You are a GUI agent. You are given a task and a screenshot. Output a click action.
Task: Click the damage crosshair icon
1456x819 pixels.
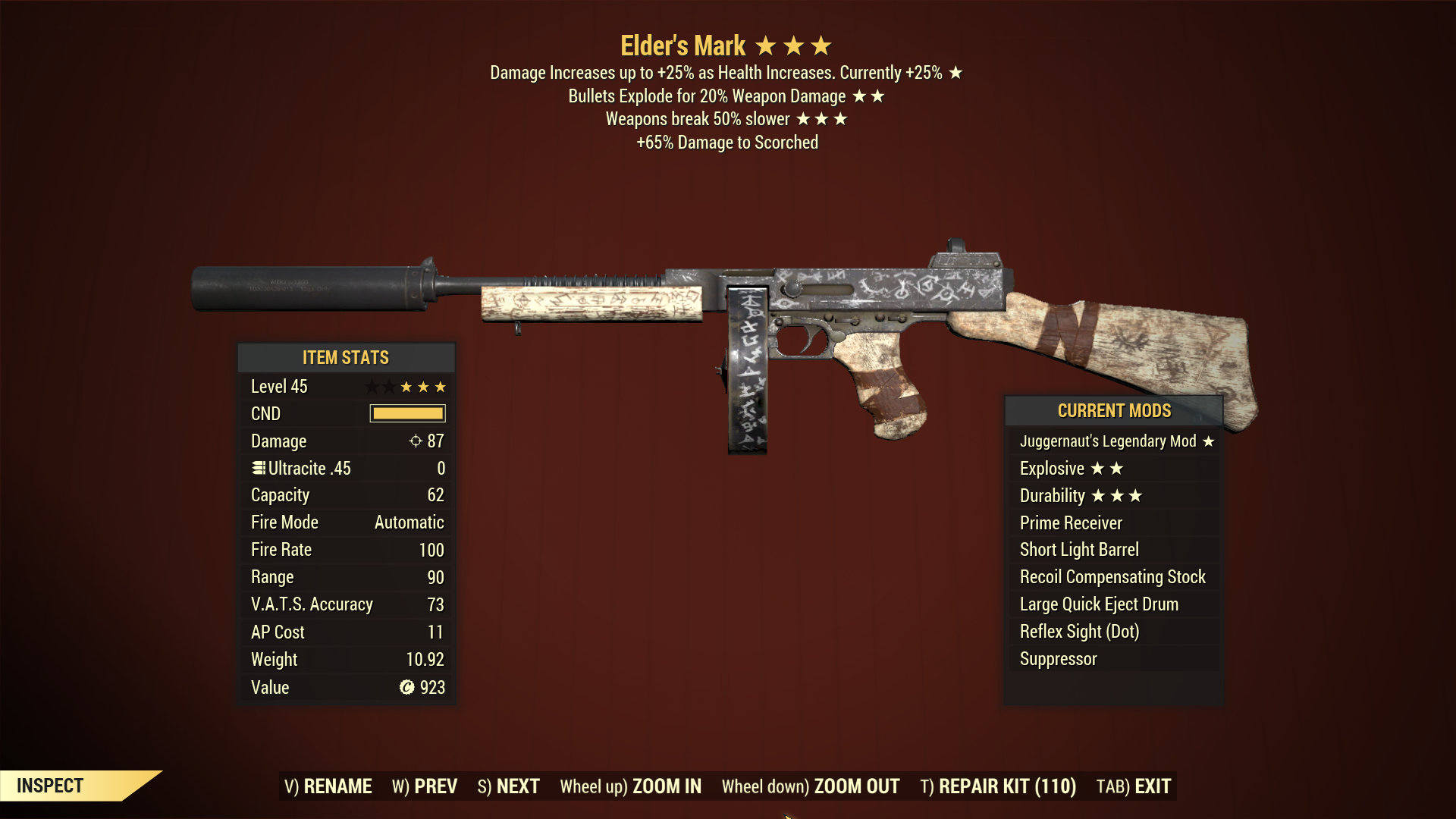(x=416, y=441)
